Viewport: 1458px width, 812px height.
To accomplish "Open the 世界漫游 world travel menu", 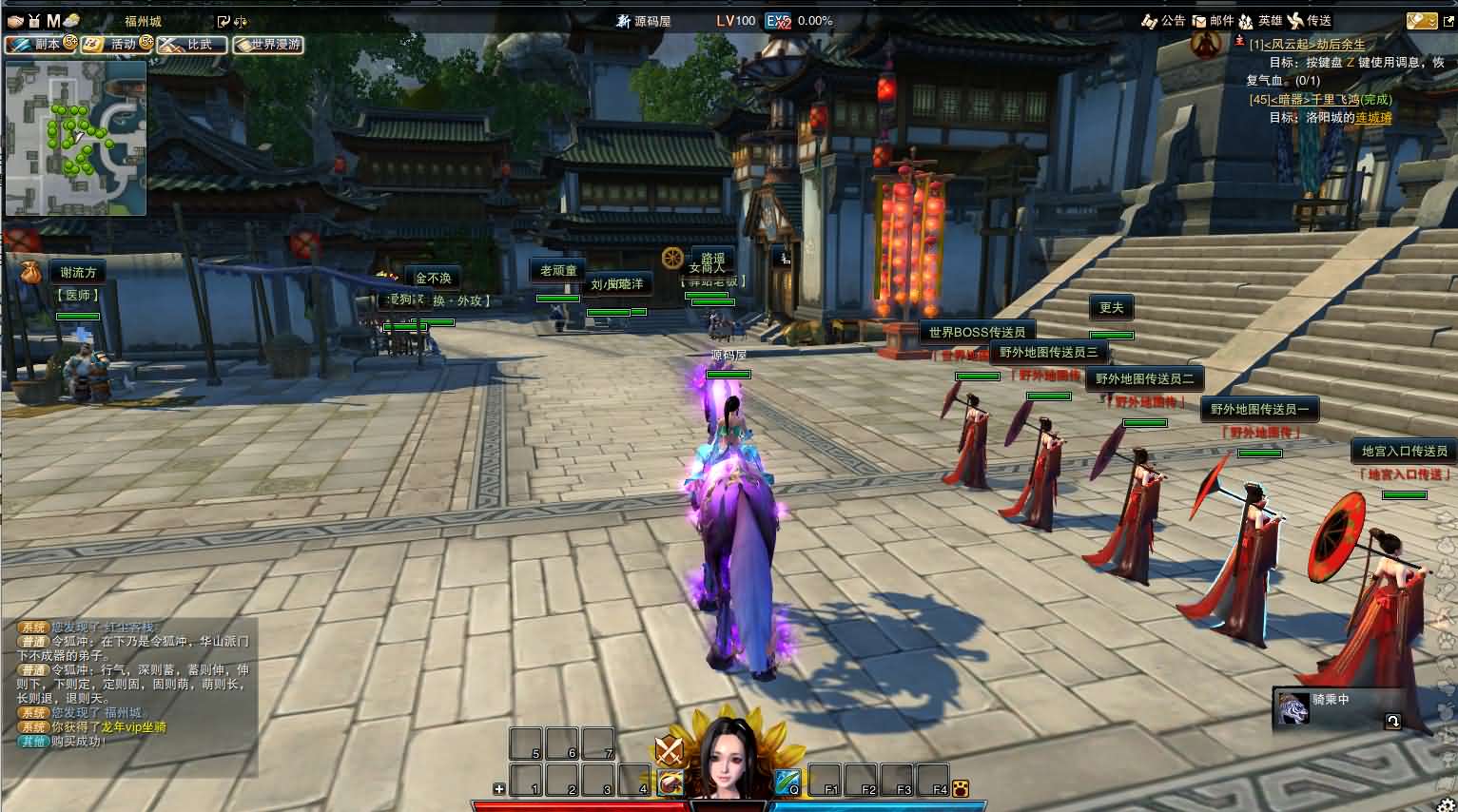I will click(270, 44).
